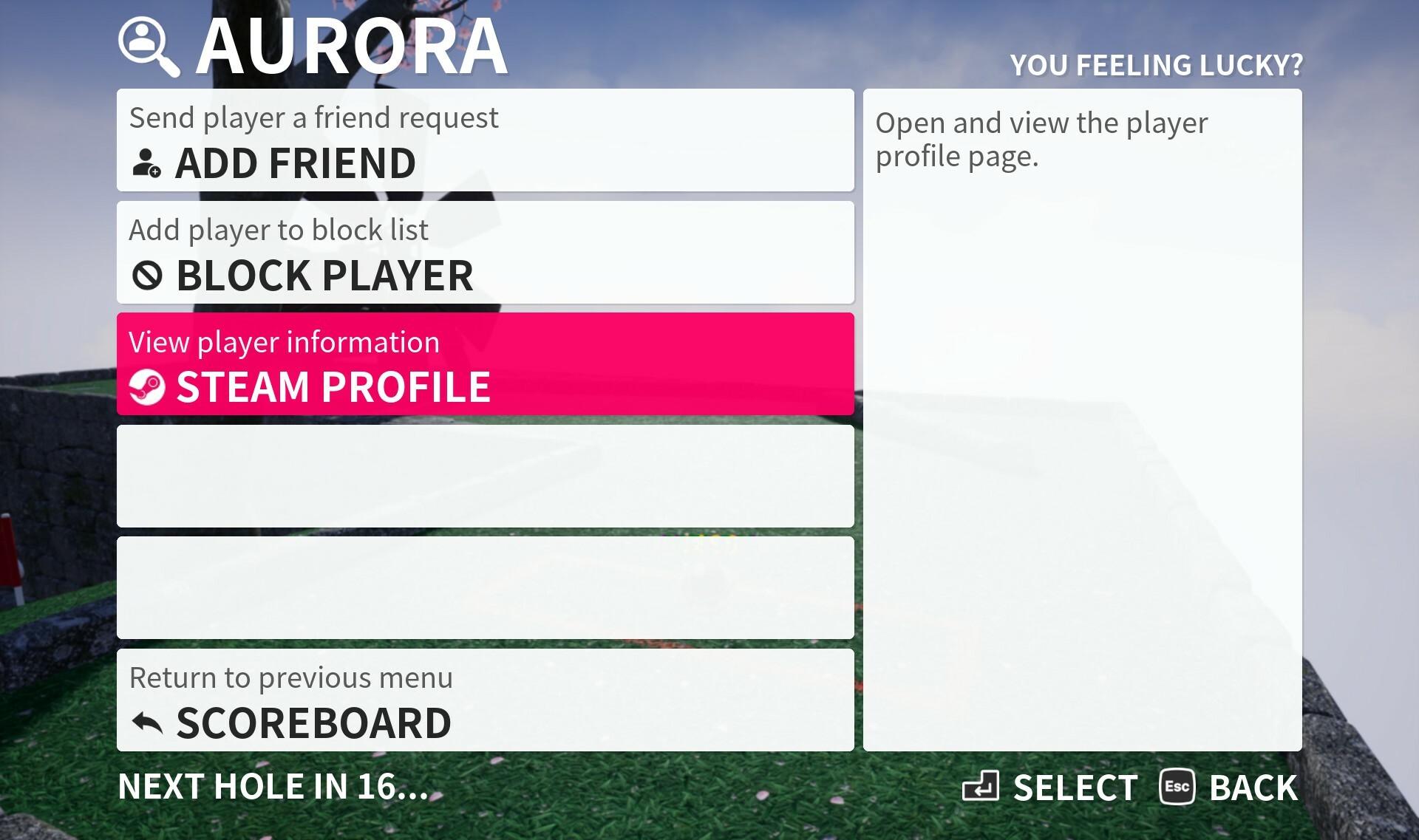1419x840 pixels.
Task: Click Send player a friend request text
Action: pyautogui.click(x=313, y=117)
